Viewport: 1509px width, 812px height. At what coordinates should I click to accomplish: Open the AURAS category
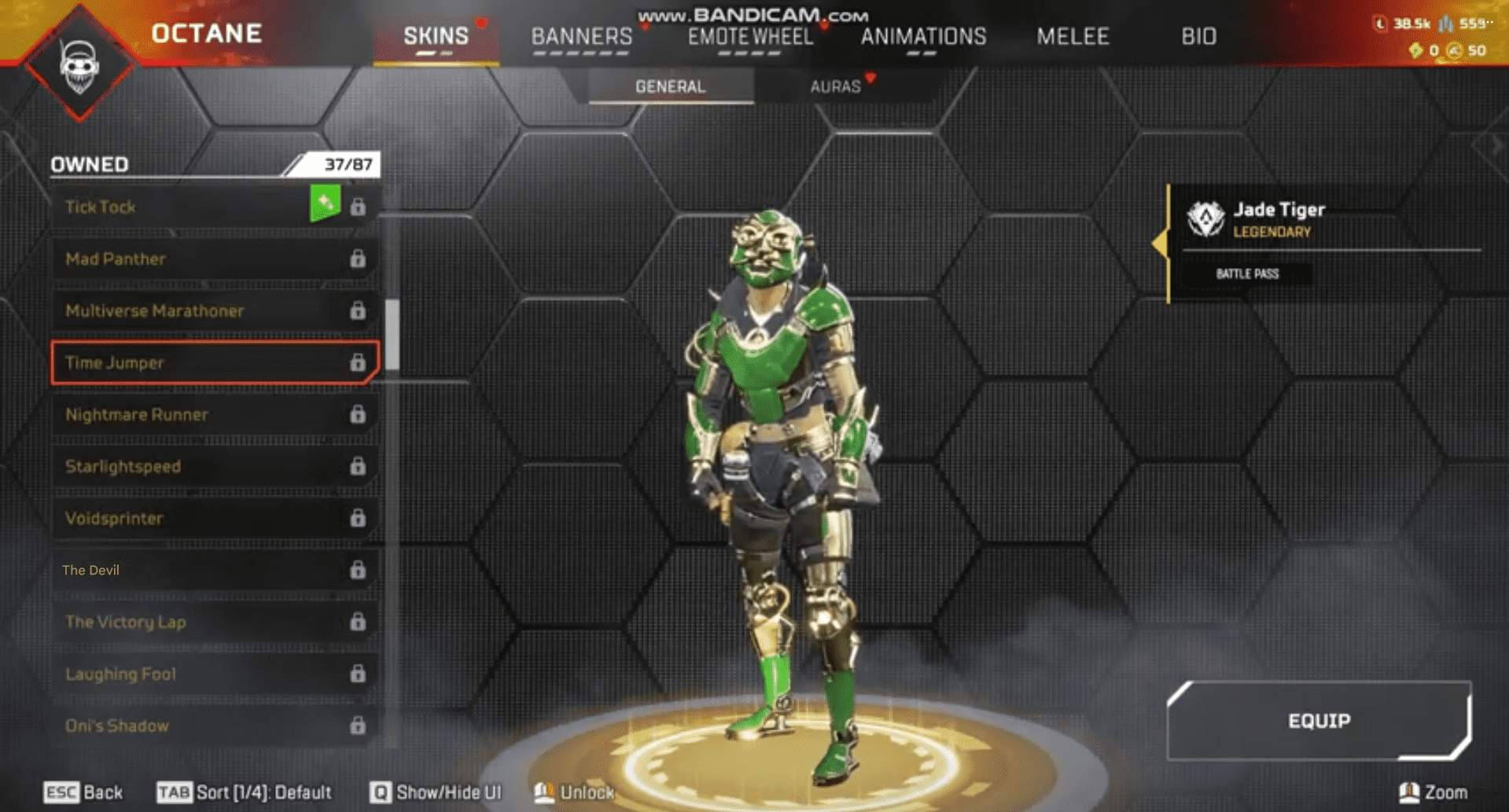(836, 86)
